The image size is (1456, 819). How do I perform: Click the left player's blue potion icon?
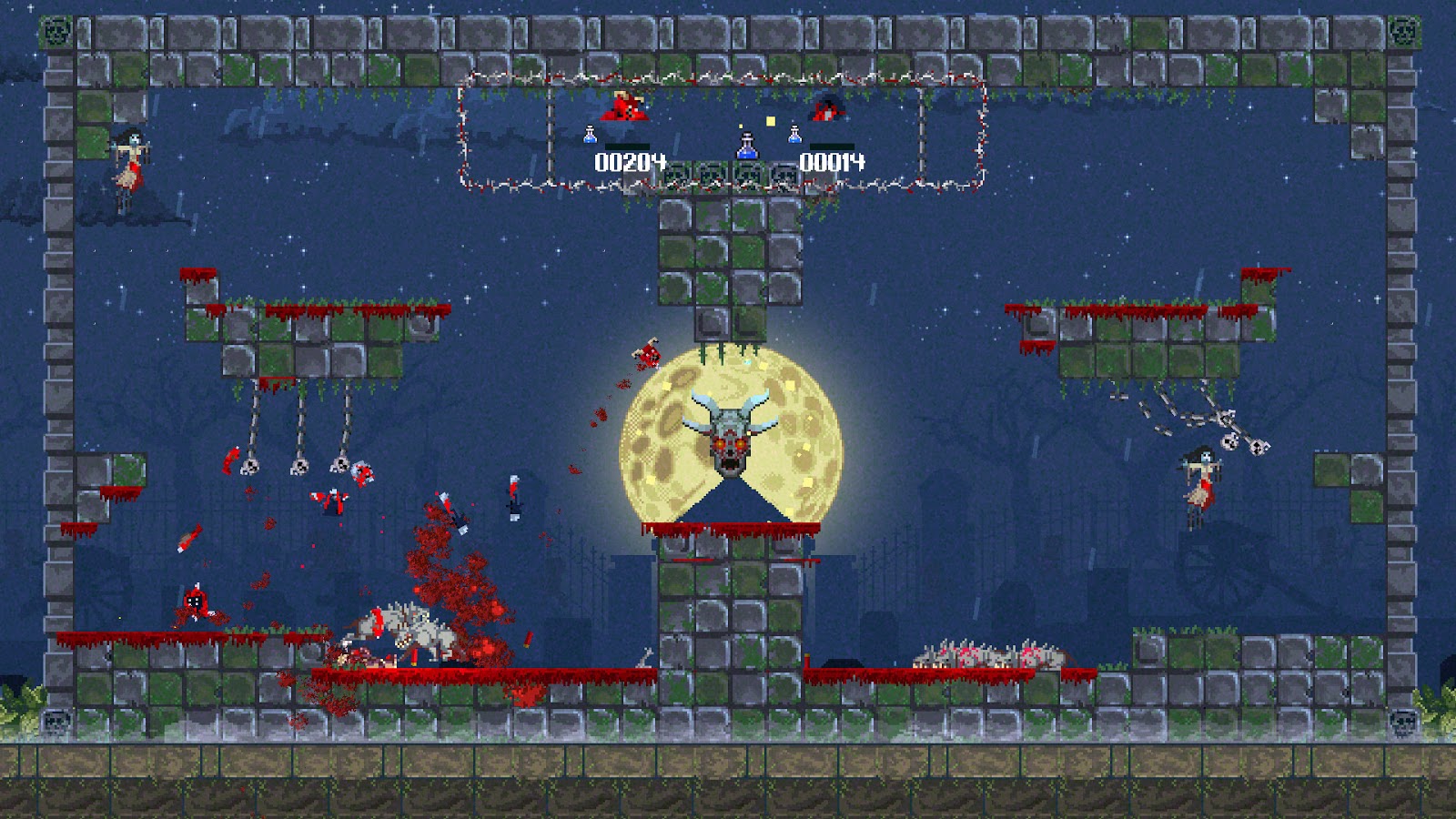pyautogui.click(x=590, y=136)
